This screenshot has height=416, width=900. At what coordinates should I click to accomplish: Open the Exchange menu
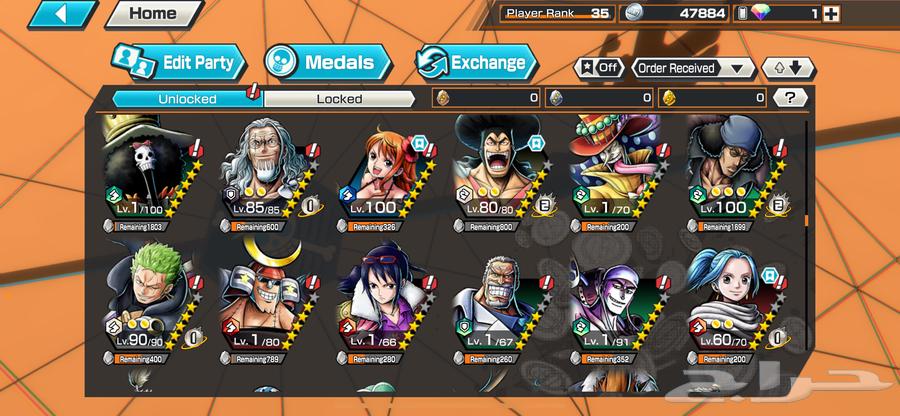click(476, 62)
